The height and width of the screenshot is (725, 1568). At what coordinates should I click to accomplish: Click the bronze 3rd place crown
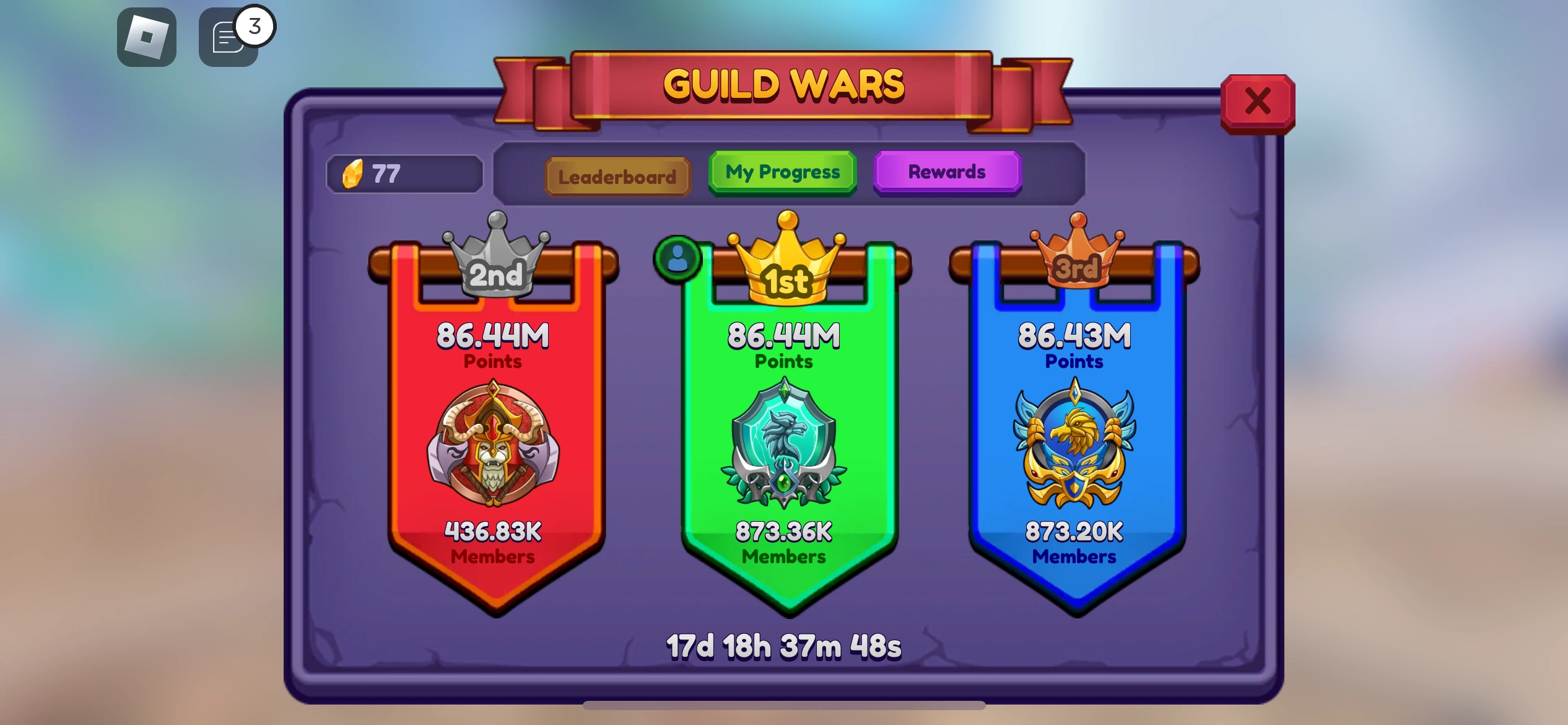click(x=1076, y=260)
